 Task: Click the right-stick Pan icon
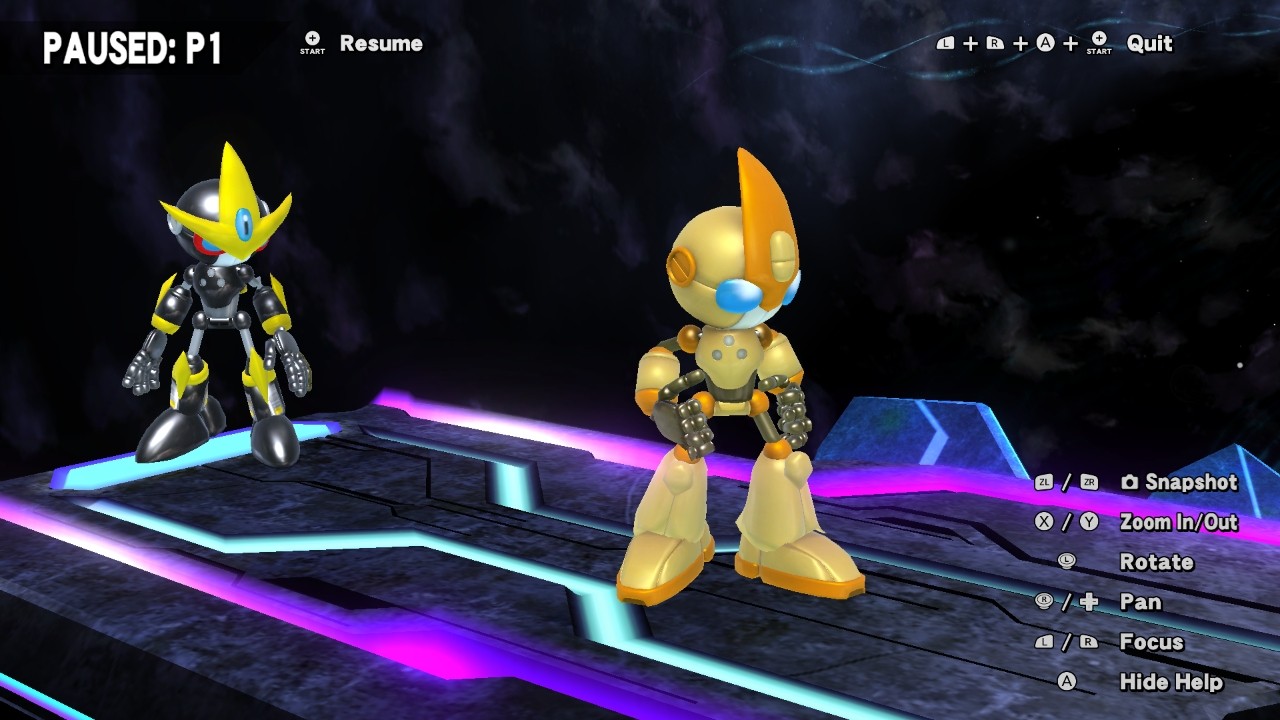[x=1045, y=601]
